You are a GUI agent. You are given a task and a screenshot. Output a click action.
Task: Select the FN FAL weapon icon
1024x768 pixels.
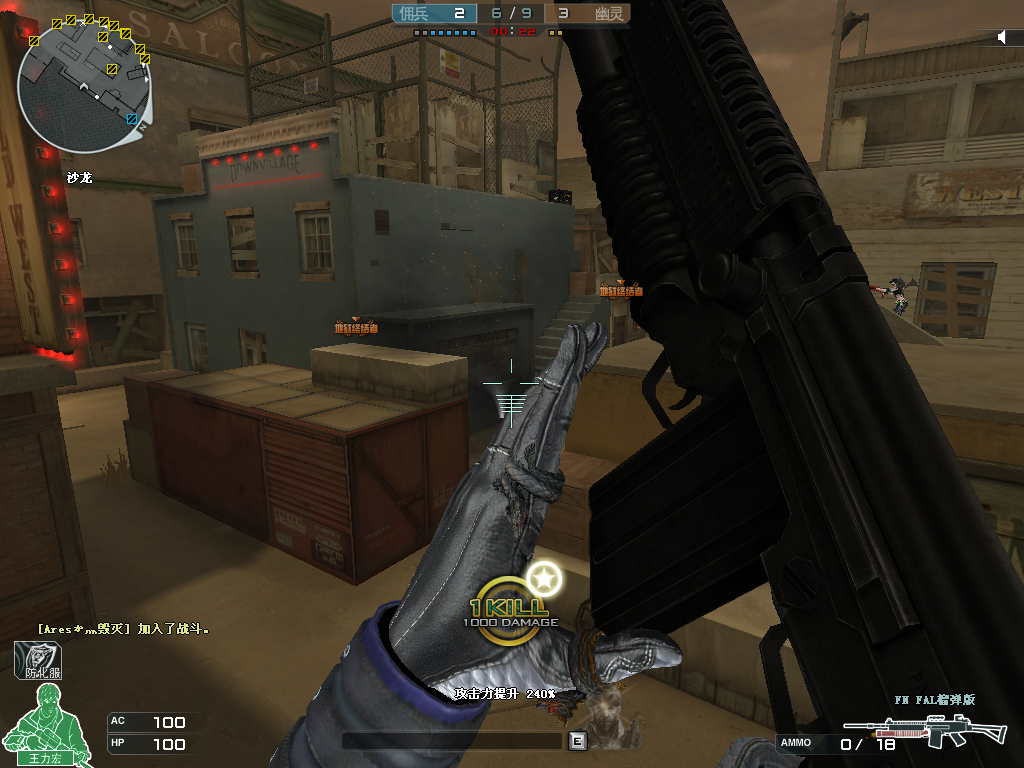point(925,730)
